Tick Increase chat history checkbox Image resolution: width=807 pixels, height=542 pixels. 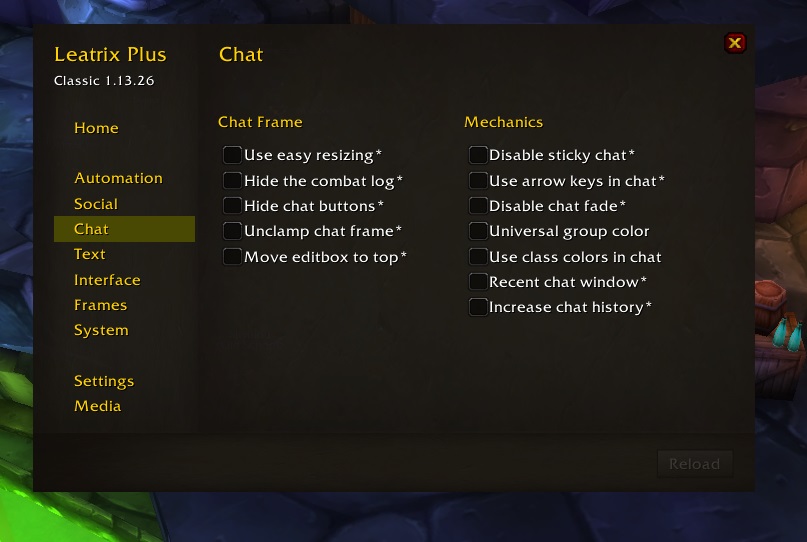pos(478,307)
